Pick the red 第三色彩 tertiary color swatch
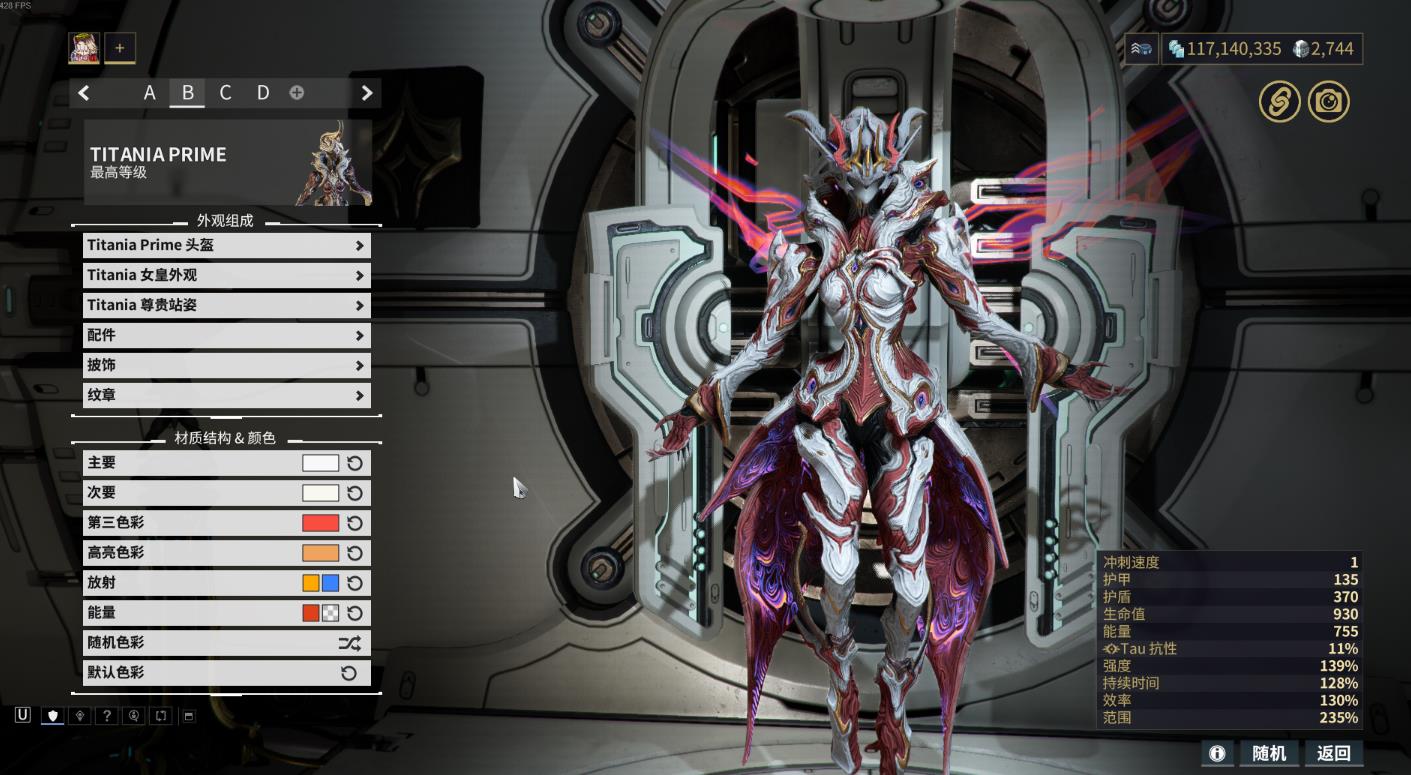This screenshot has width=1411, height=775. pyautogui.click(x=321, y=523)
